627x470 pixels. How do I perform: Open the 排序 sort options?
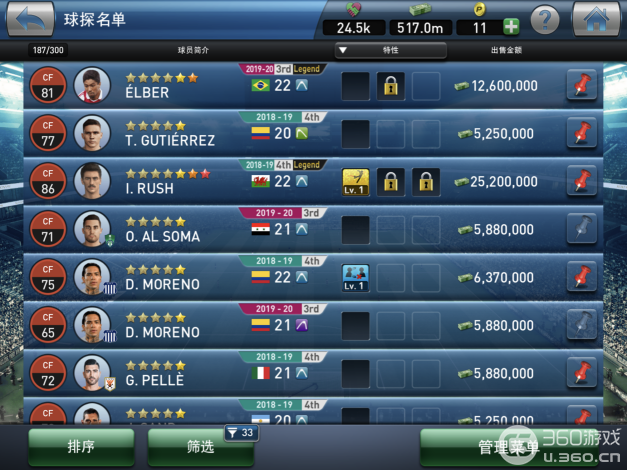81,447
